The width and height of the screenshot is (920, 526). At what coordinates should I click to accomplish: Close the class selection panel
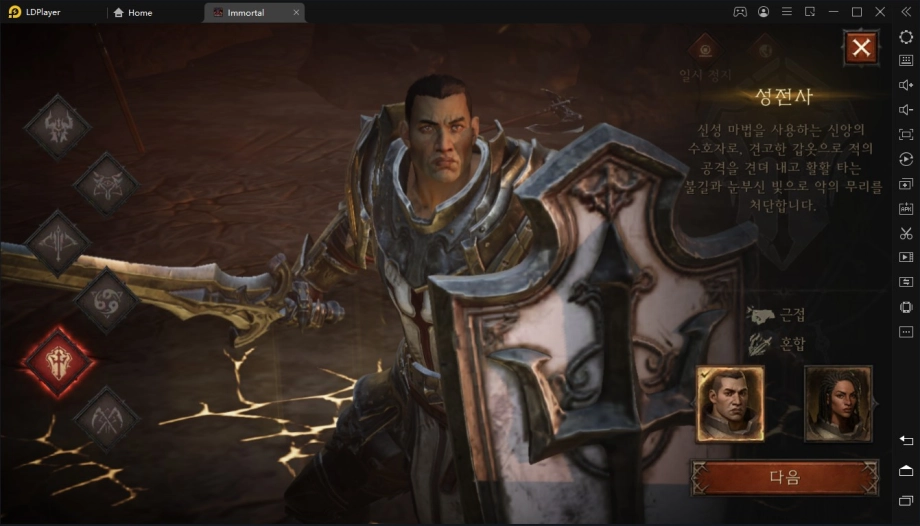(861, 47)
